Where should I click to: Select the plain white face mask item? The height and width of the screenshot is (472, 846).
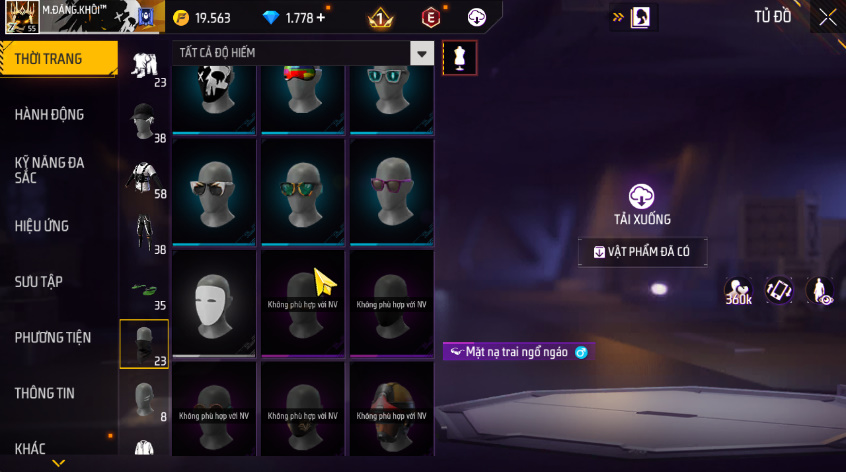216,303
